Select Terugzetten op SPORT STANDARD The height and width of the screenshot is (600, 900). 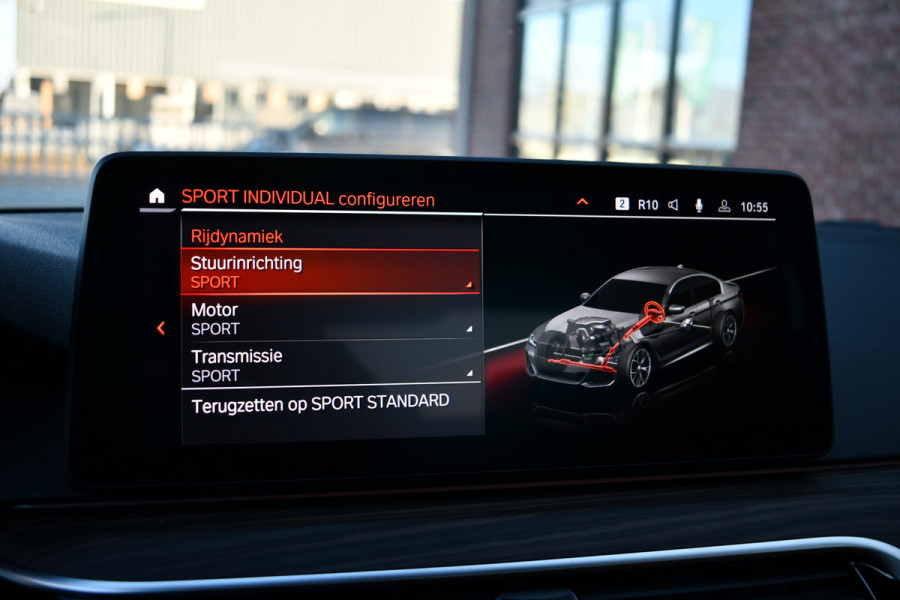click(330, 402)
